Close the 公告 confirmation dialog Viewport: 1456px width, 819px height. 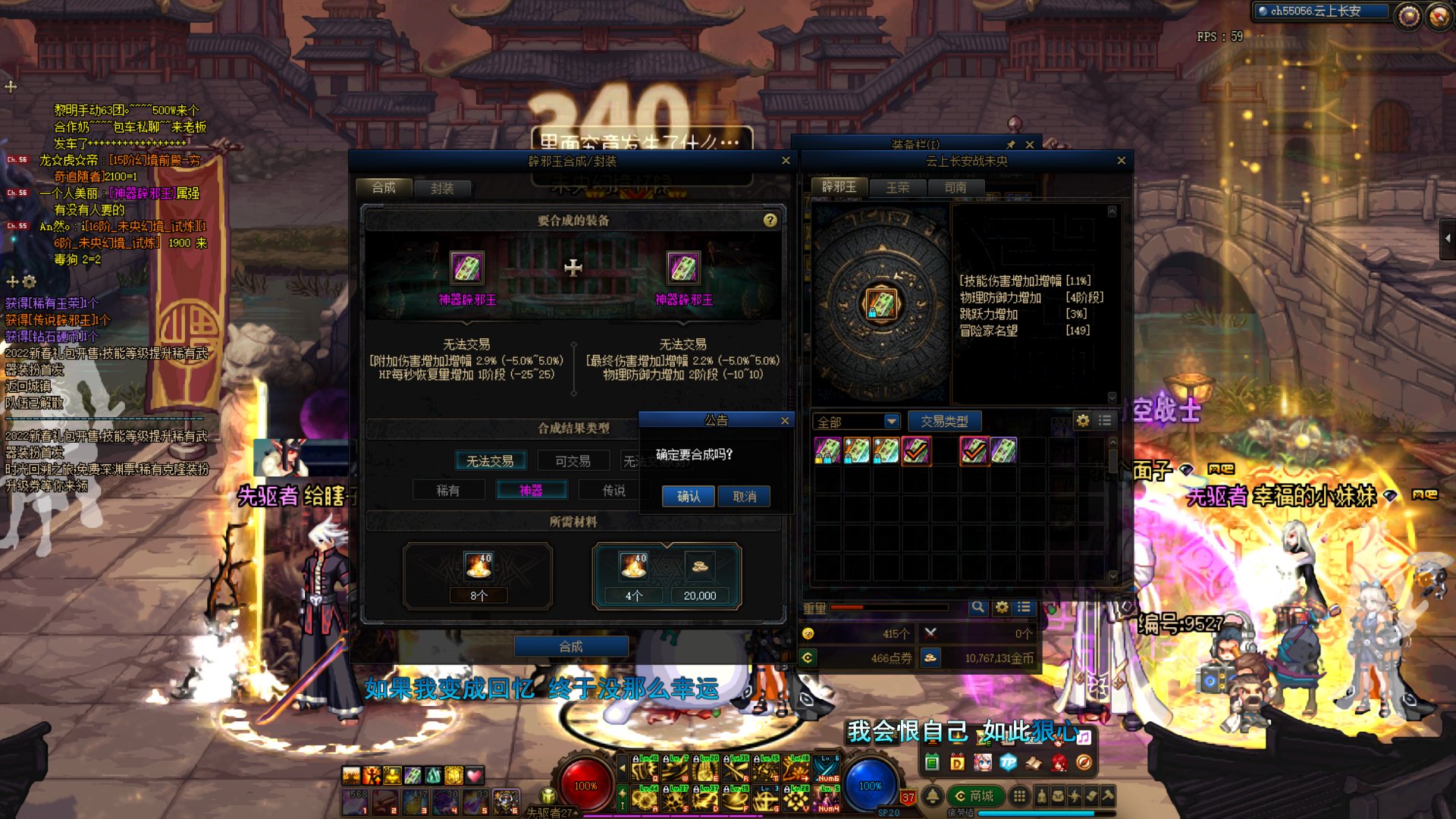point(785,421)
